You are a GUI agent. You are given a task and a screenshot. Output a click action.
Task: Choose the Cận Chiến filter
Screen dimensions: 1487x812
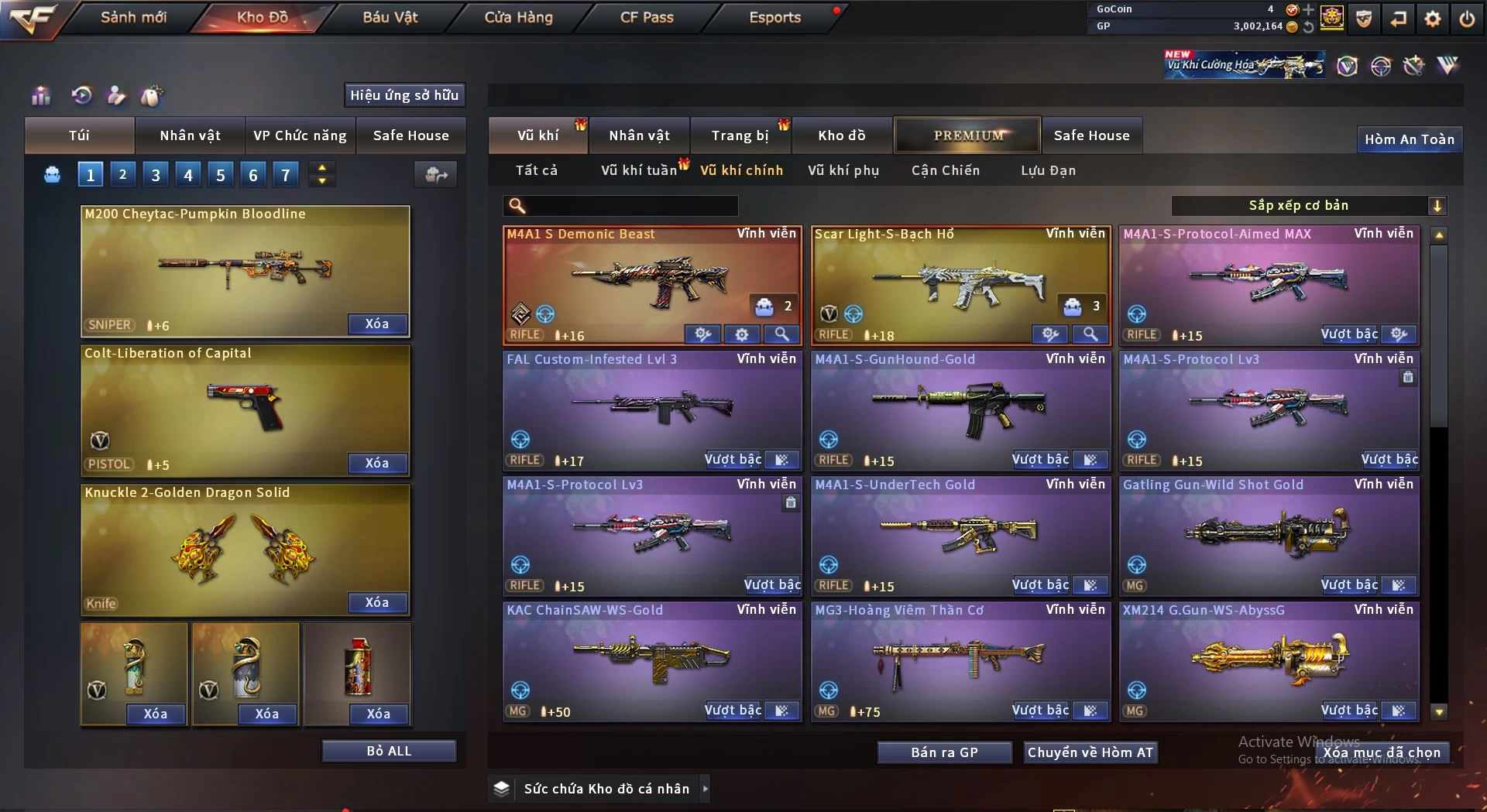[x=945, y=170]
